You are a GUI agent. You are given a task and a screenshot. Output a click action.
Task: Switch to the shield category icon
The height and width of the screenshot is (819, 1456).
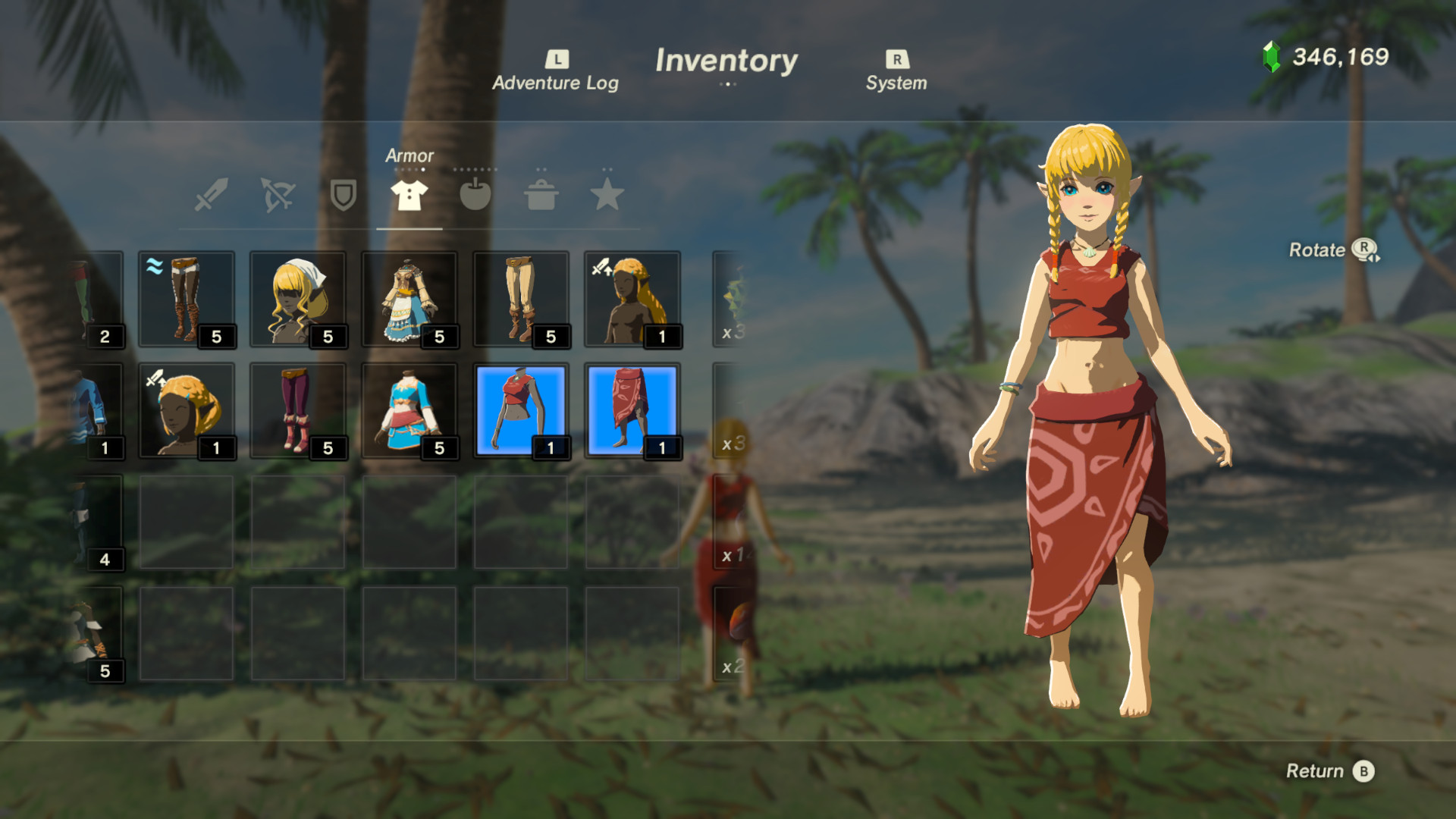[x=342, y=196]
